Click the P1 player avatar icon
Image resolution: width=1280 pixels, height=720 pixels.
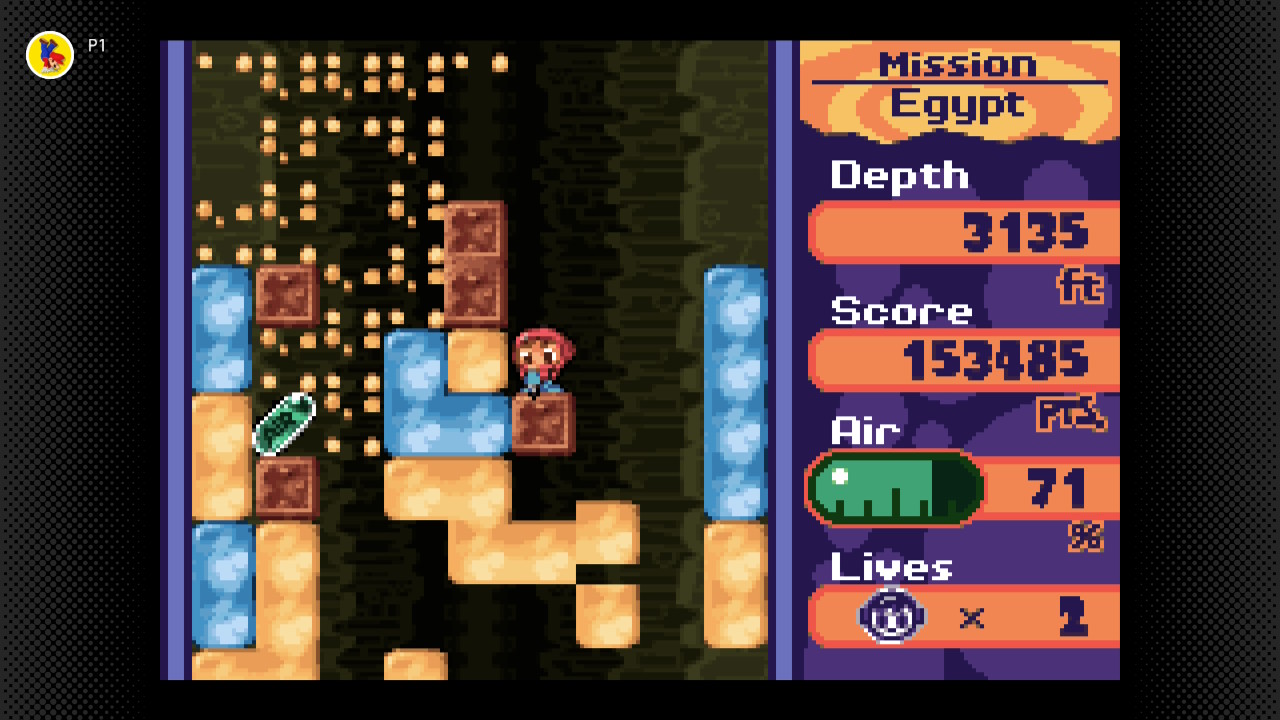(50, 55)
